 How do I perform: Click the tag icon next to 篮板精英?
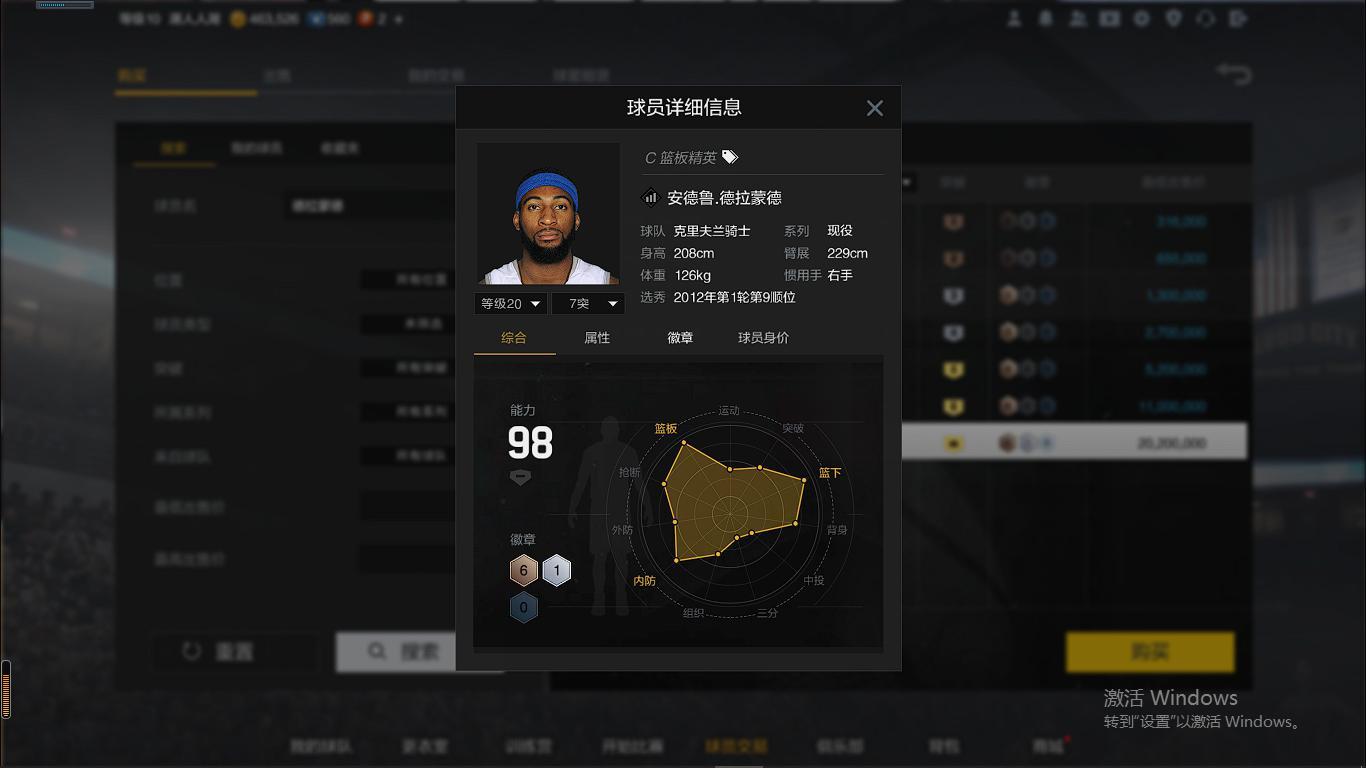tap(729, 157)
